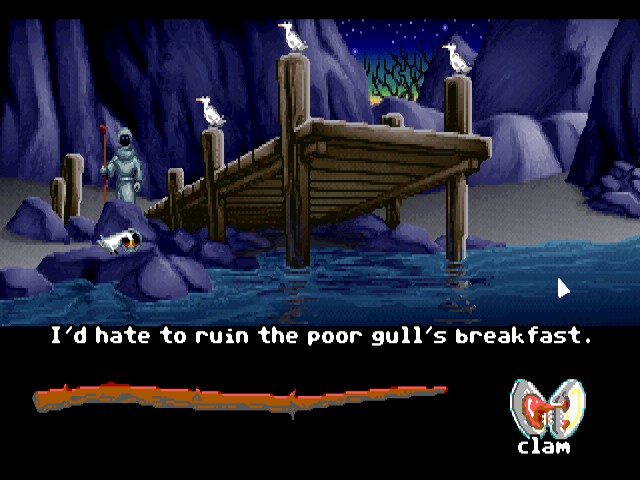The height and width of the screenshot is (480, 640).
Task: Click the clam object icon
Action: pos(545,409)
